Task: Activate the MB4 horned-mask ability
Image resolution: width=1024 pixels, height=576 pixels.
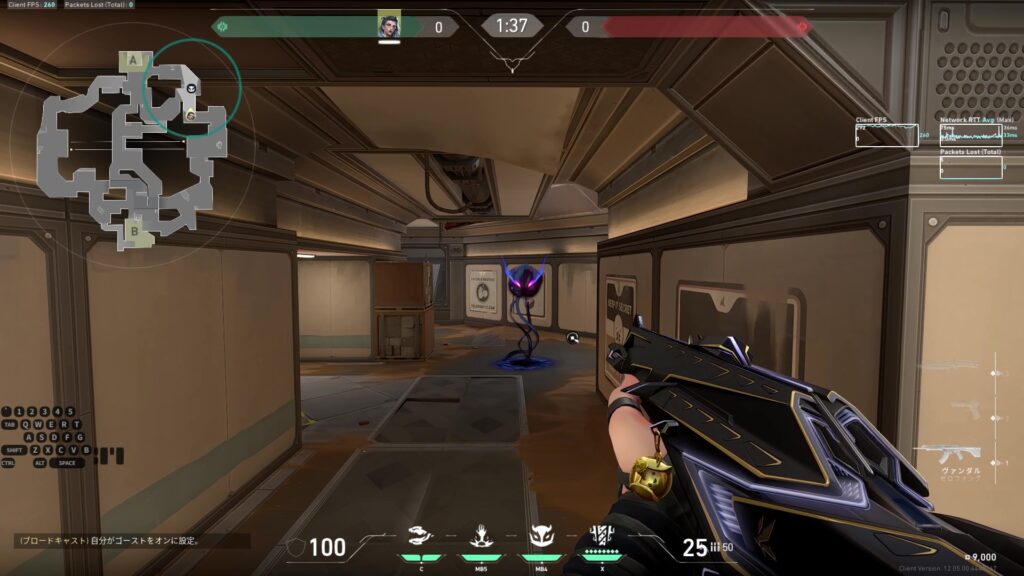Action: pyautogui.click(x=541, y=537)
